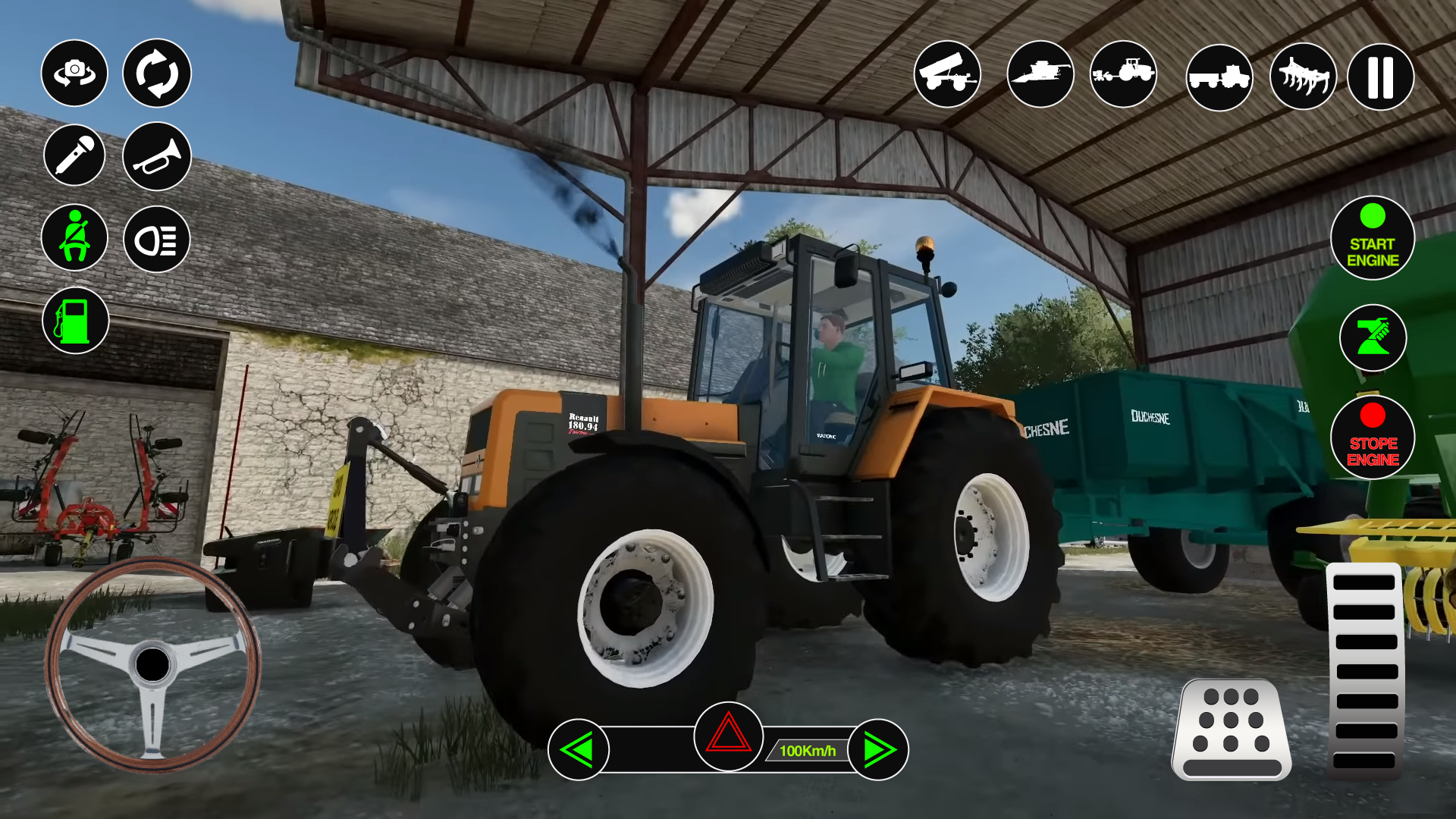The image size is (1456, 819).
Task: Select the plow cultivator attachment icon
Action: click(1302, 74)
